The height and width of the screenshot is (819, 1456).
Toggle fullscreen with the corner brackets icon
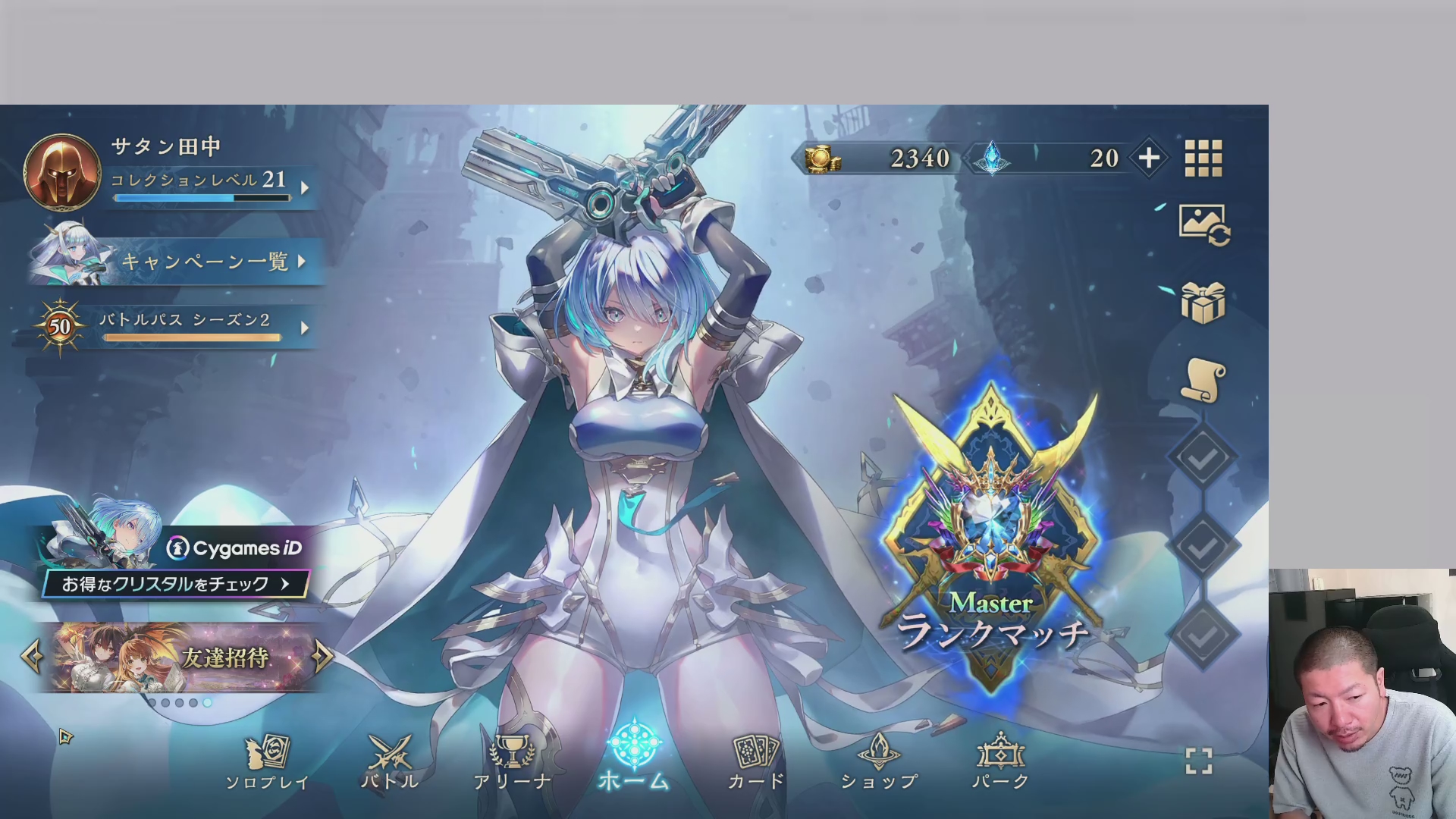[x=1199, y=761]
